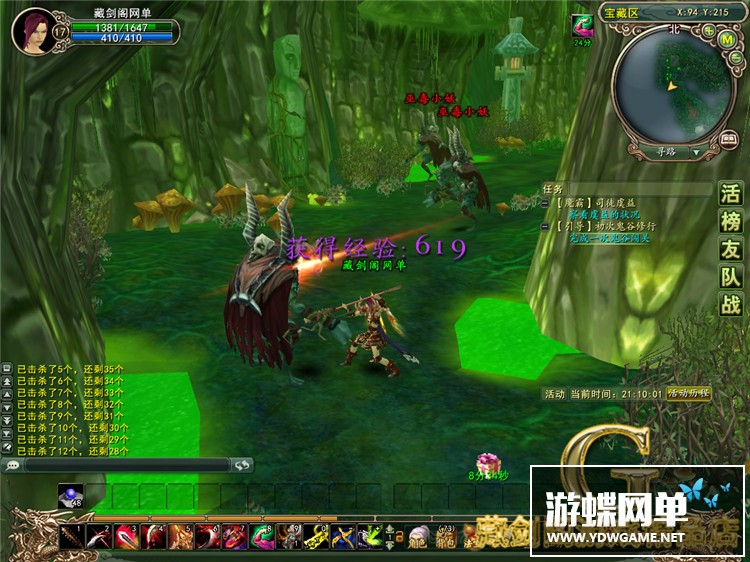This screenshot has height=562, width=750.
Task: Click the player character portrait
Action: [x=32, y=29]
